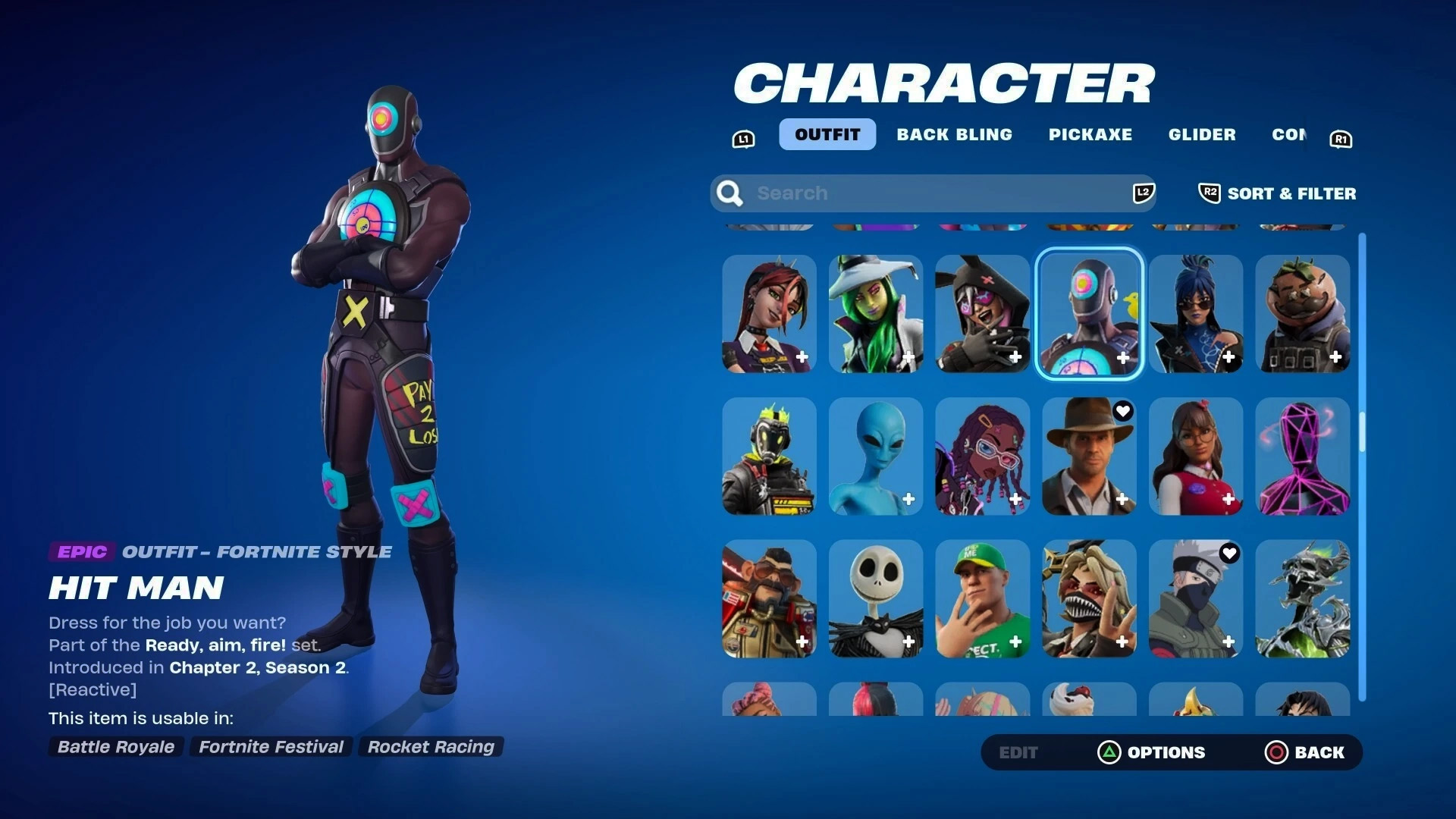Select the tomato-head outfit

tap(1302, 313)
